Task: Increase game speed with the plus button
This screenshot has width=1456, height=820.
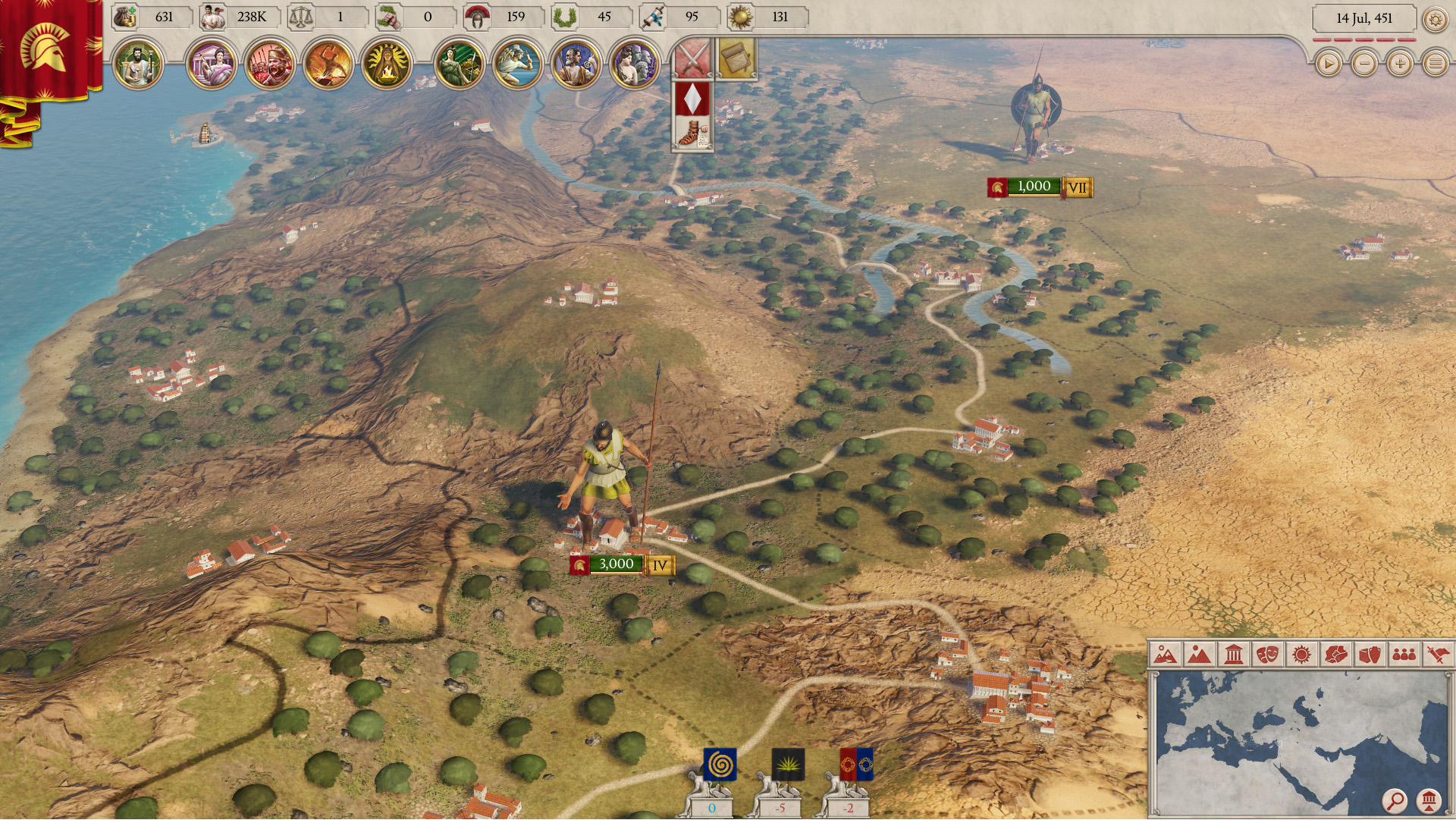Action: (1400, 64)
